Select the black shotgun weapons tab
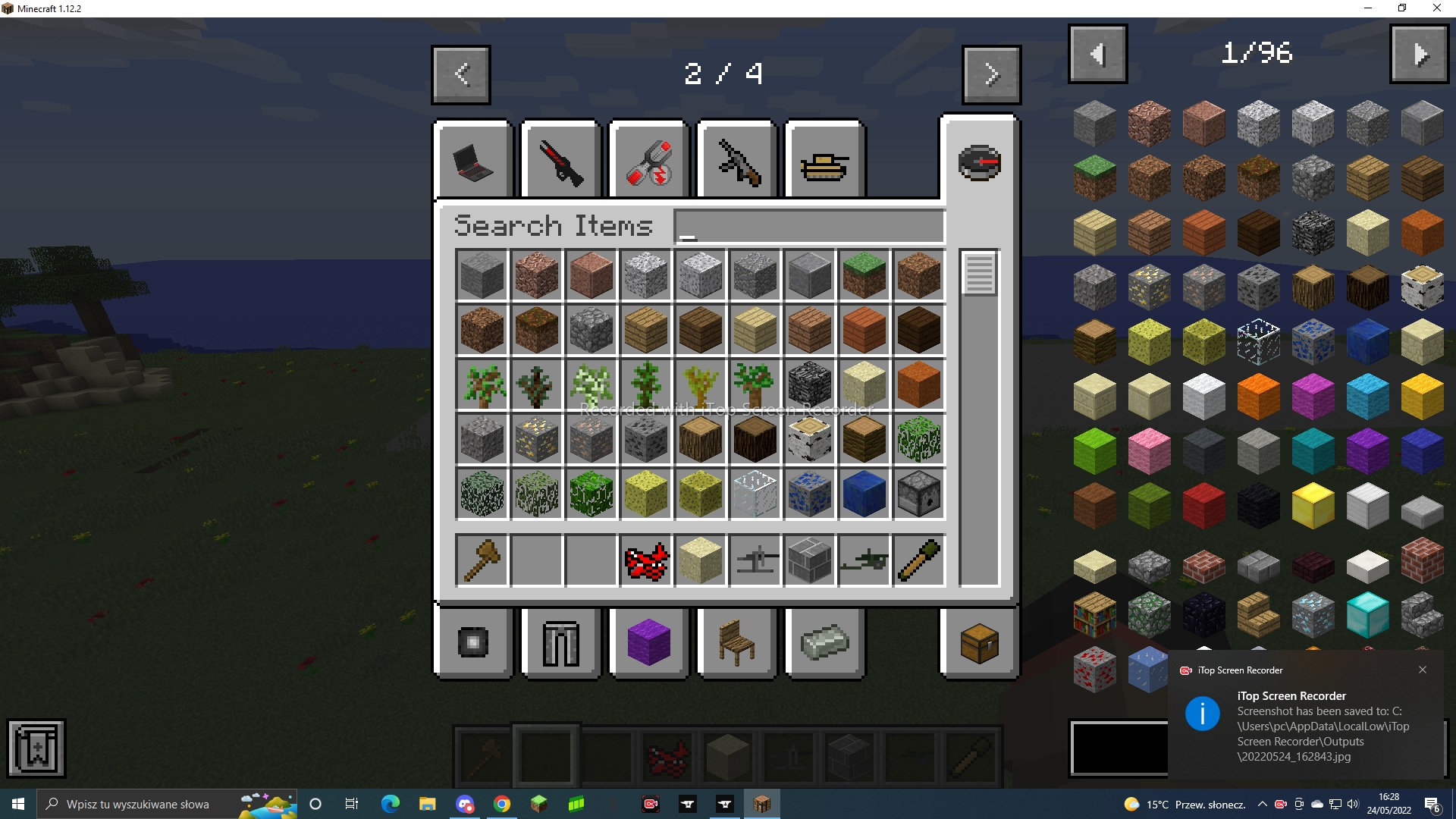 coord(560,160)
